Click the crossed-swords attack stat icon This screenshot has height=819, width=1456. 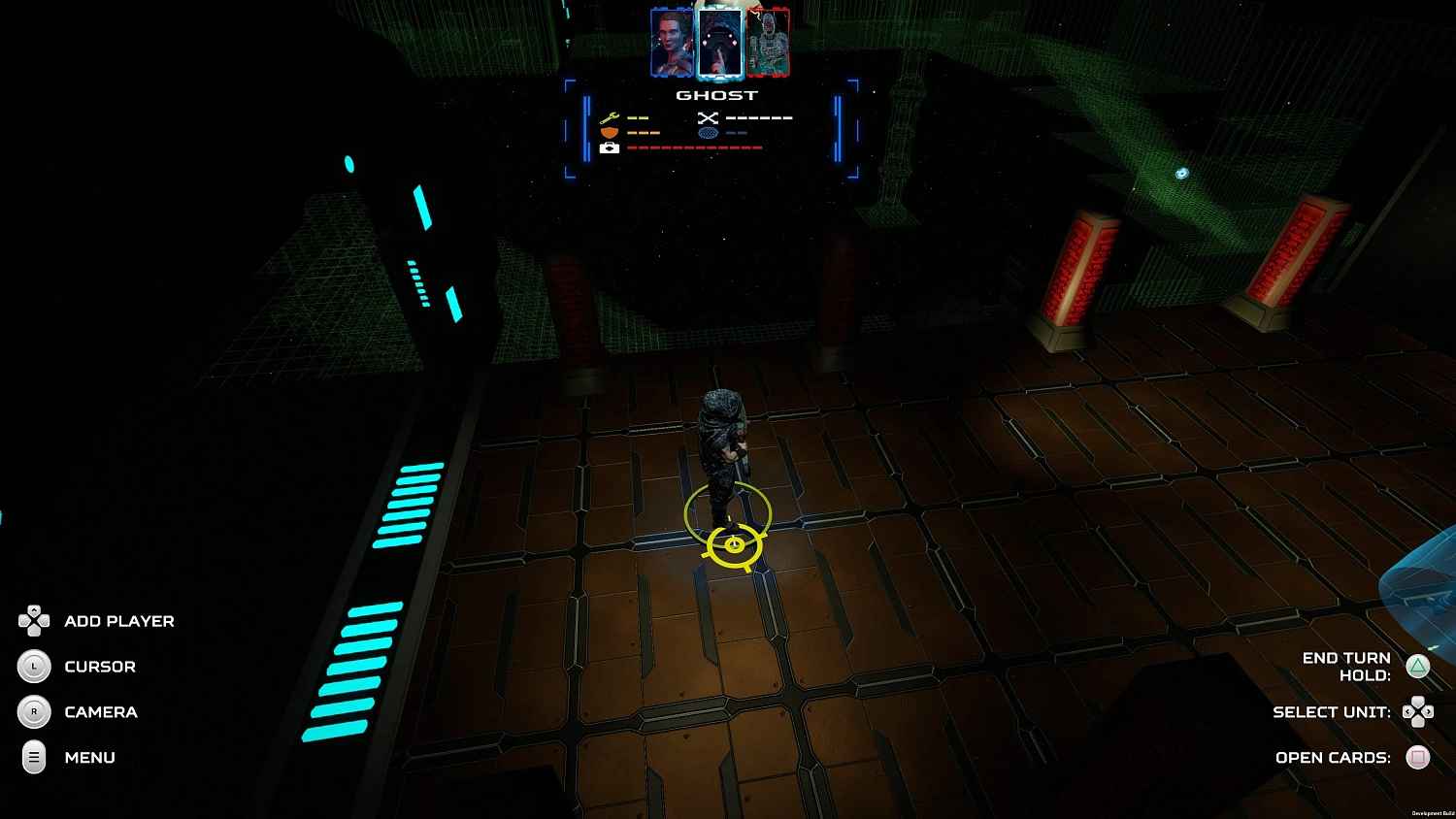(x=708, y=117)
